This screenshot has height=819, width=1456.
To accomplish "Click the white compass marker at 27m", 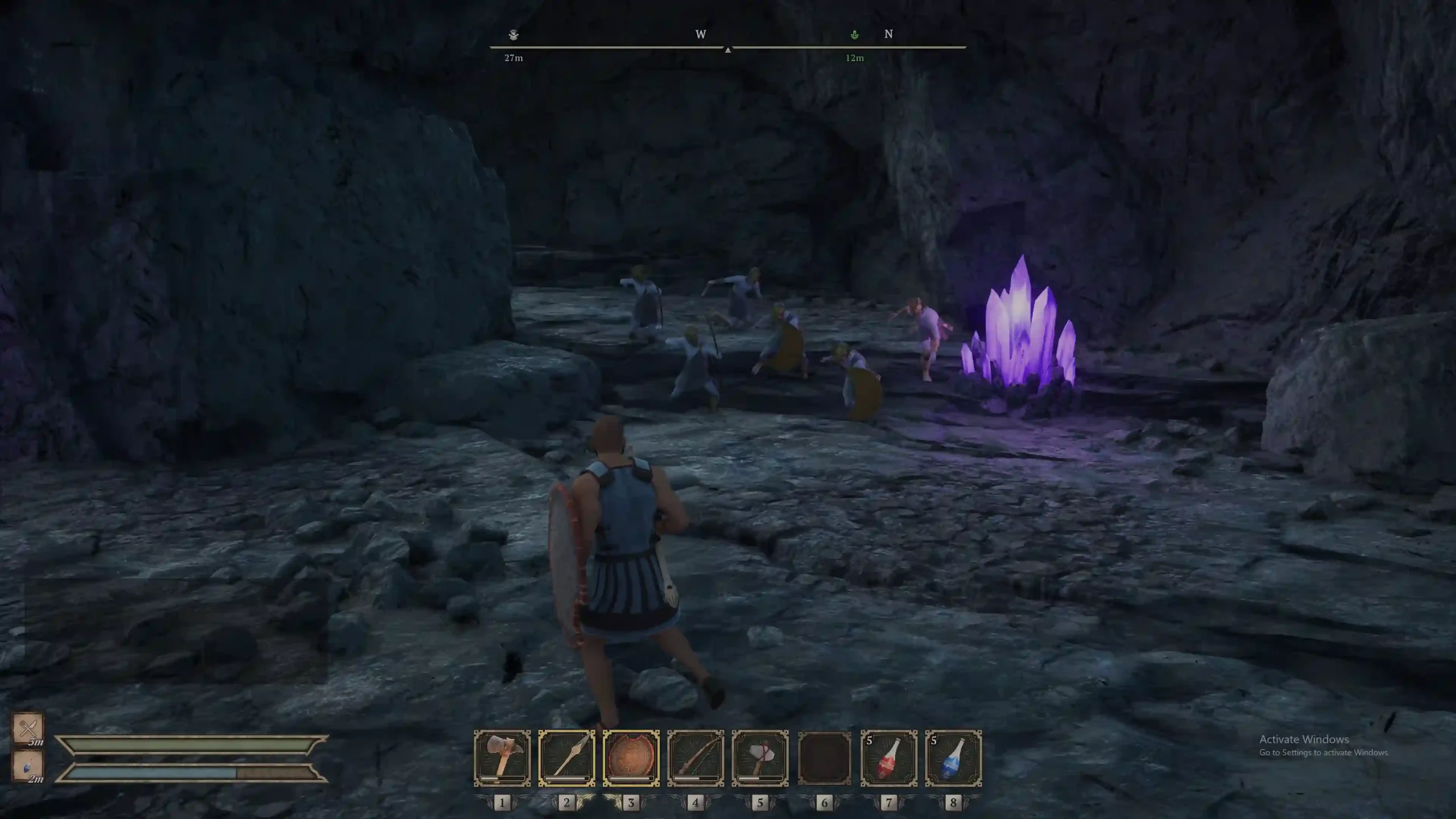I will coord(514,35).
